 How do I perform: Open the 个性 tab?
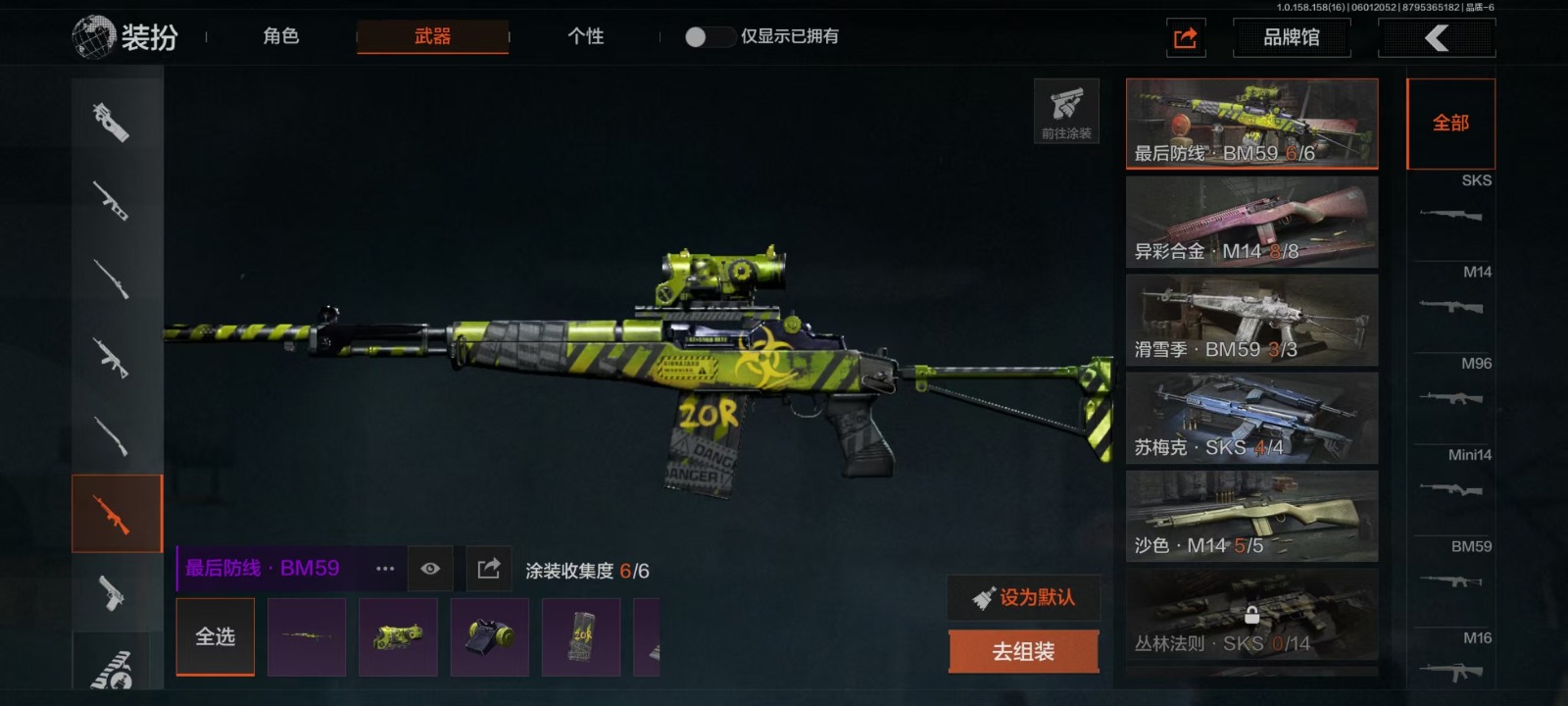pyautogui.click(x=585, y=36)
